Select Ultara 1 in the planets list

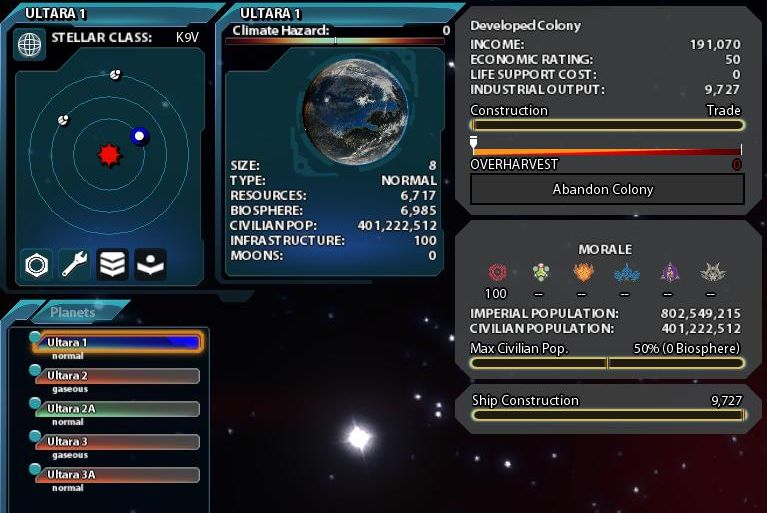coord(118,343)
